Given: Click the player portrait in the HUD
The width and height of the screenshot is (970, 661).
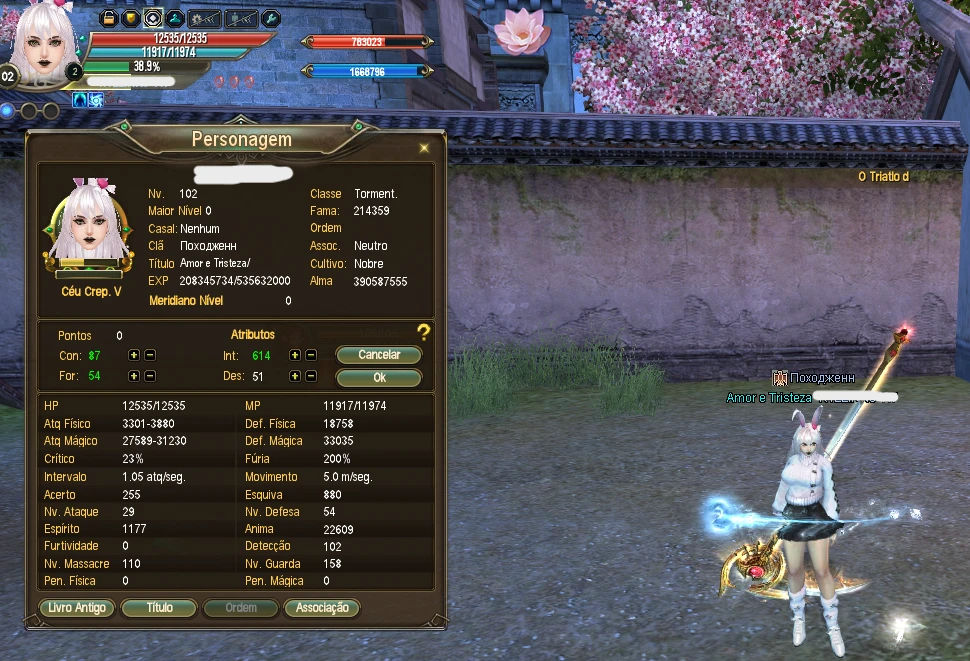Looking at the screenshot, I should pyautogui.click(x=42, y=40).
